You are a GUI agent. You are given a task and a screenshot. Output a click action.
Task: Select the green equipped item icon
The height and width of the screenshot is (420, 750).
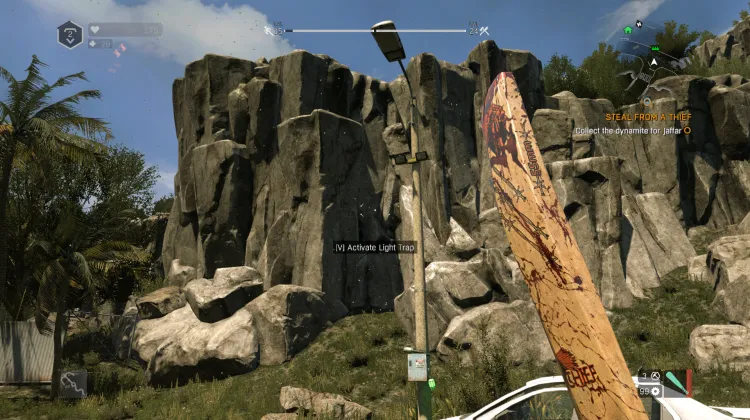point(675,381)
